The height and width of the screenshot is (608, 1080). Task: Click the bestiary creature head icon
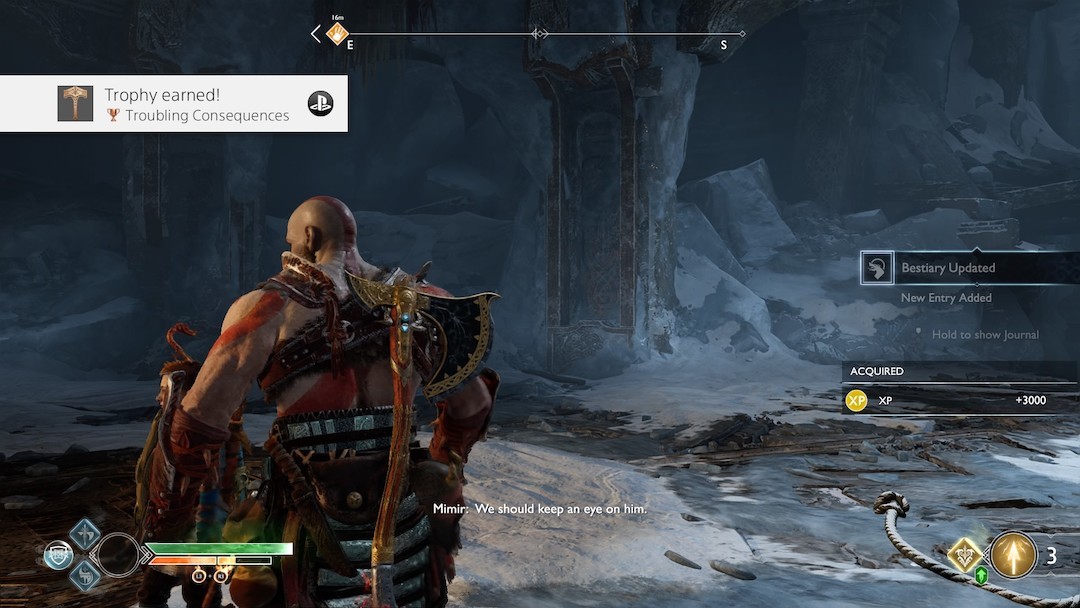pos(877,267)
